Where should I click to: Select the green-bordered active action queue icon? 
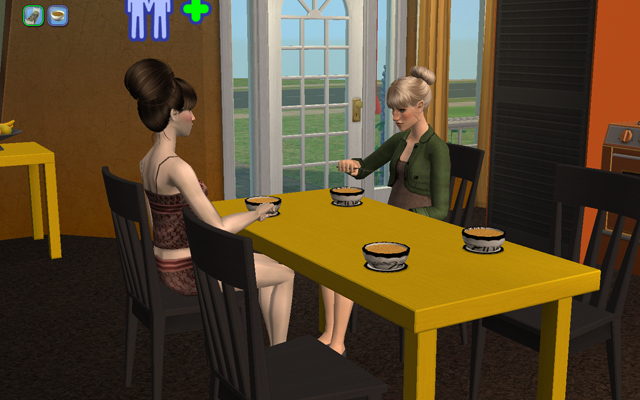33,16
